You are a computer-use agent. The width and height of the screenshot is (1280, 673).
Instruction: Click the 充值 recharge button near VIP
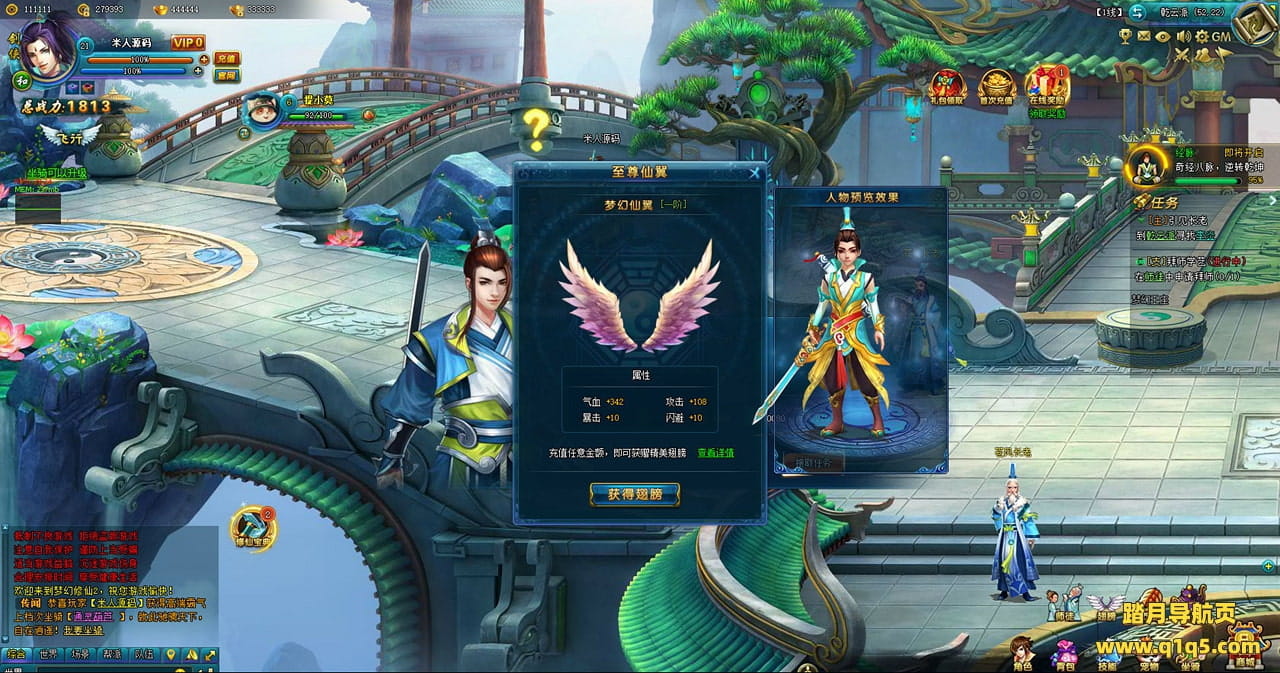(227, 58)
